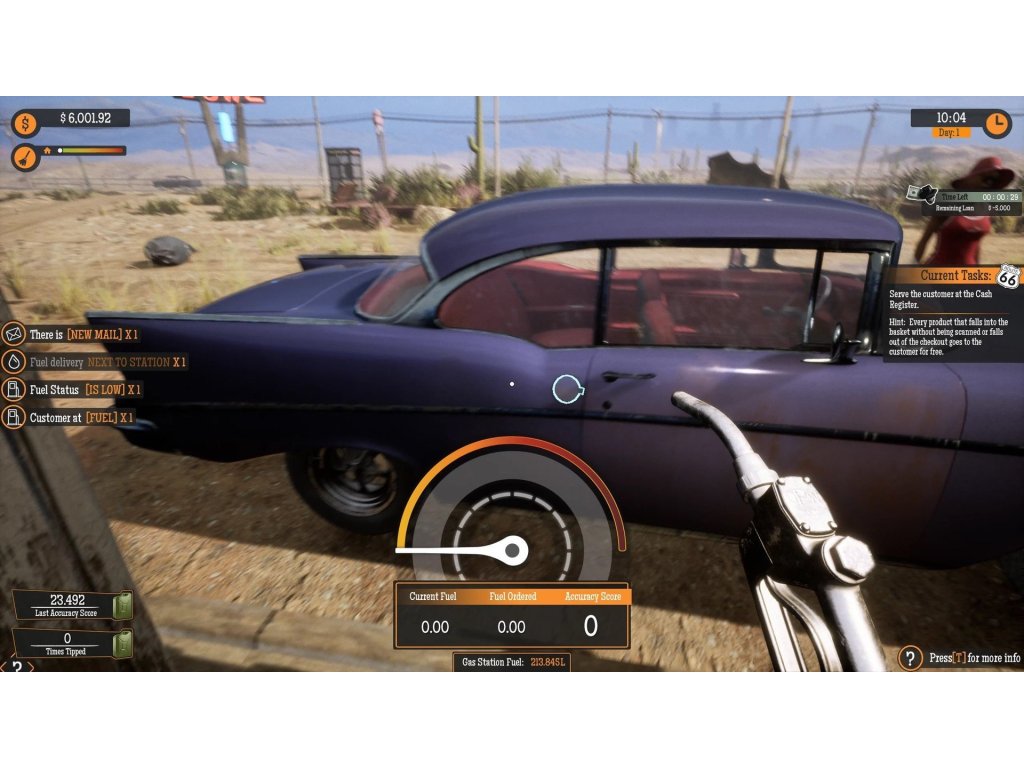1024x768 pixels.
Task: Open the Current Tasks panel
Action: point(954,275)
